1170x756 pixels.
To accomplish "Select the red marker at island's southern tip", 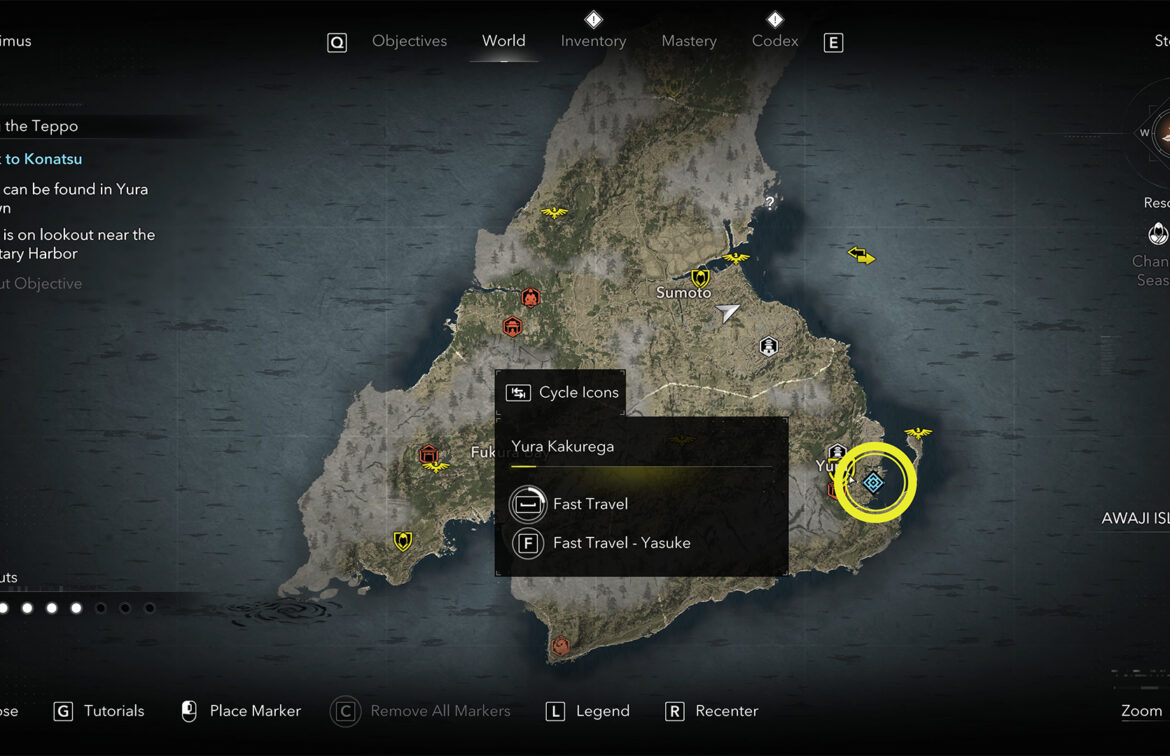I will 561,647.
